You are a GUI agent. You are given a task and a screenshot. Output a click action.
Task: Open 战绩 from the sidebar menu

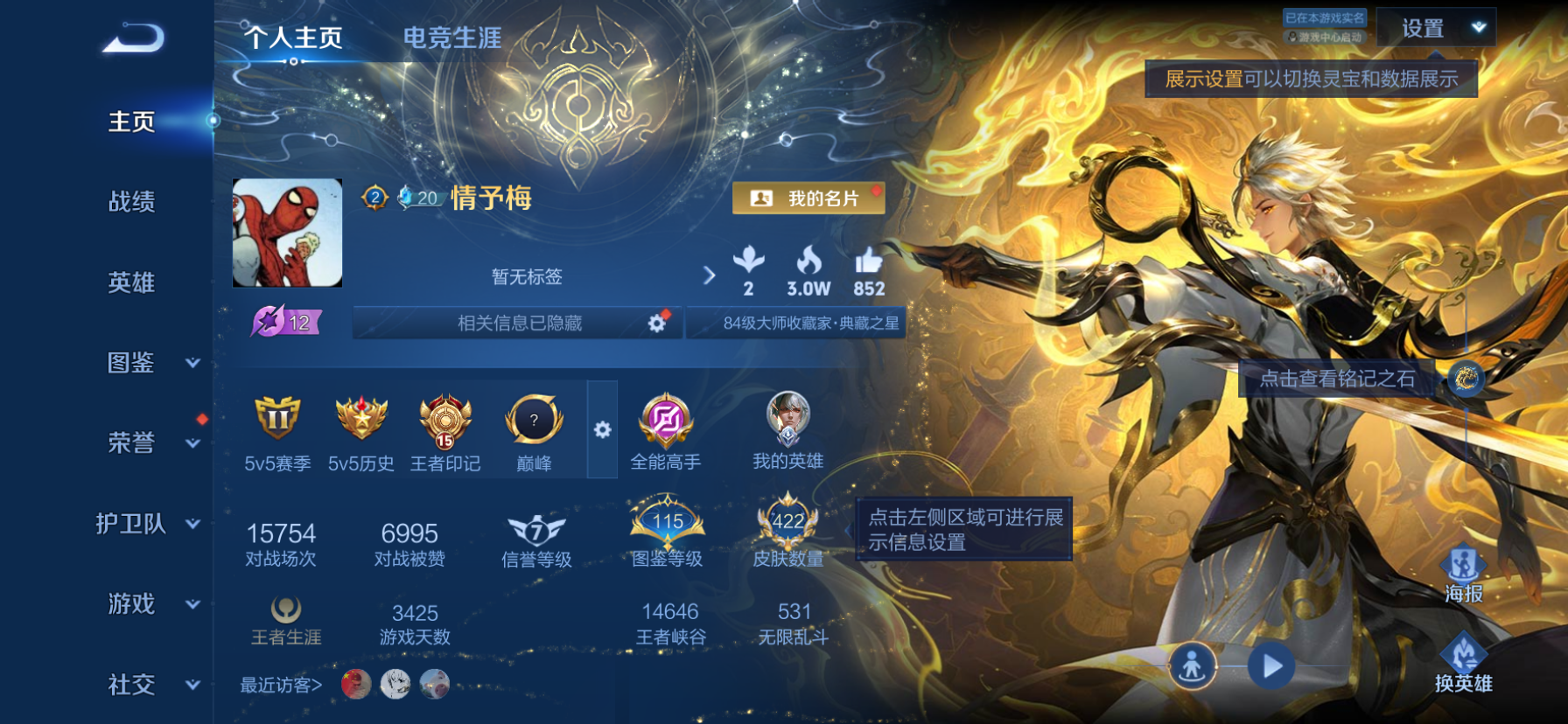tap(134, 203)
